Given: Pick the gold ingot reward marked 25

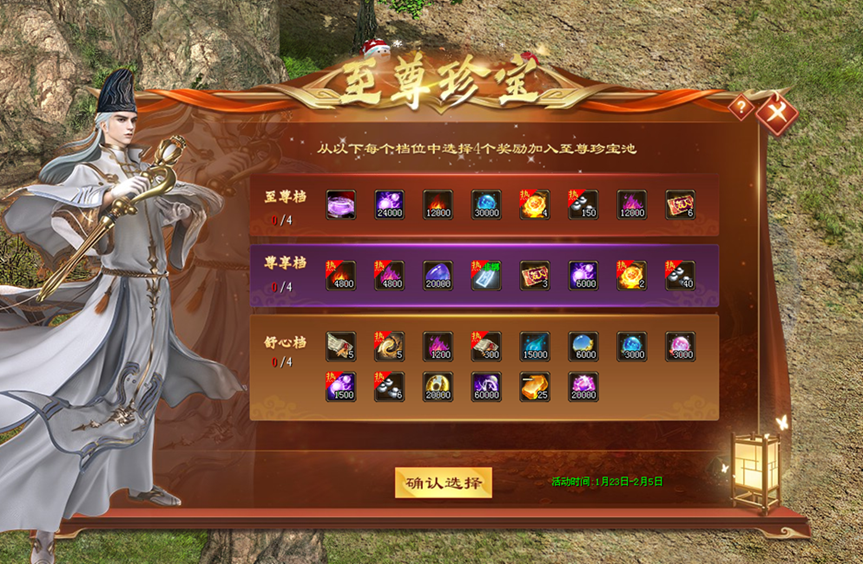Looking at the screenshot, I should point(535,387).
